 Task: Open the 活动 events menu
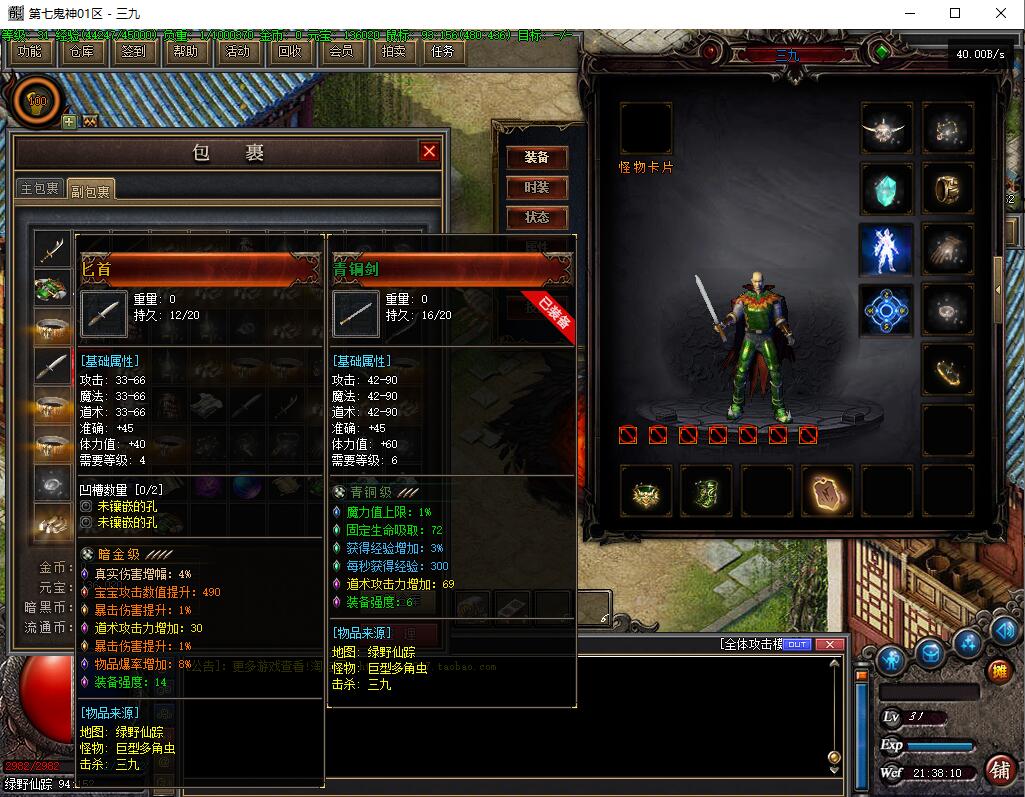tap(238, 52)
